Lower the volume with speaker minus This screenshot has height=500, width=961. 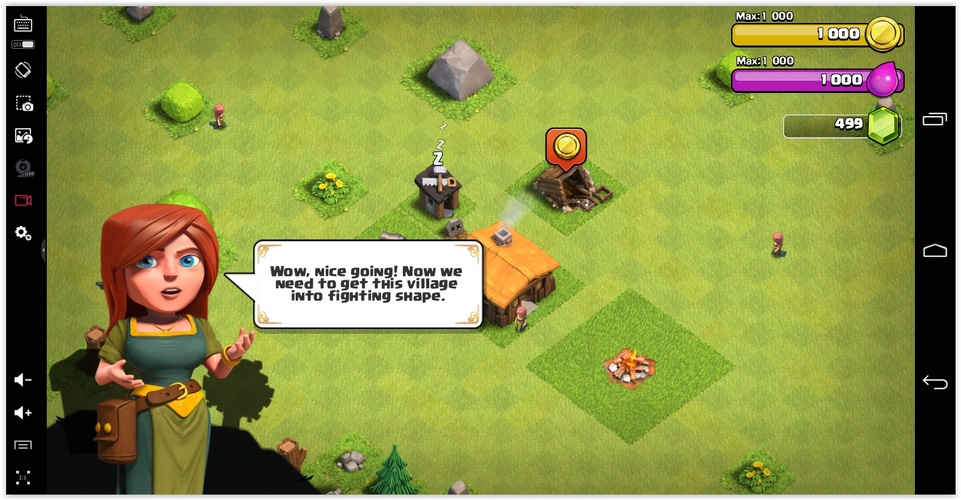(23, 380)
